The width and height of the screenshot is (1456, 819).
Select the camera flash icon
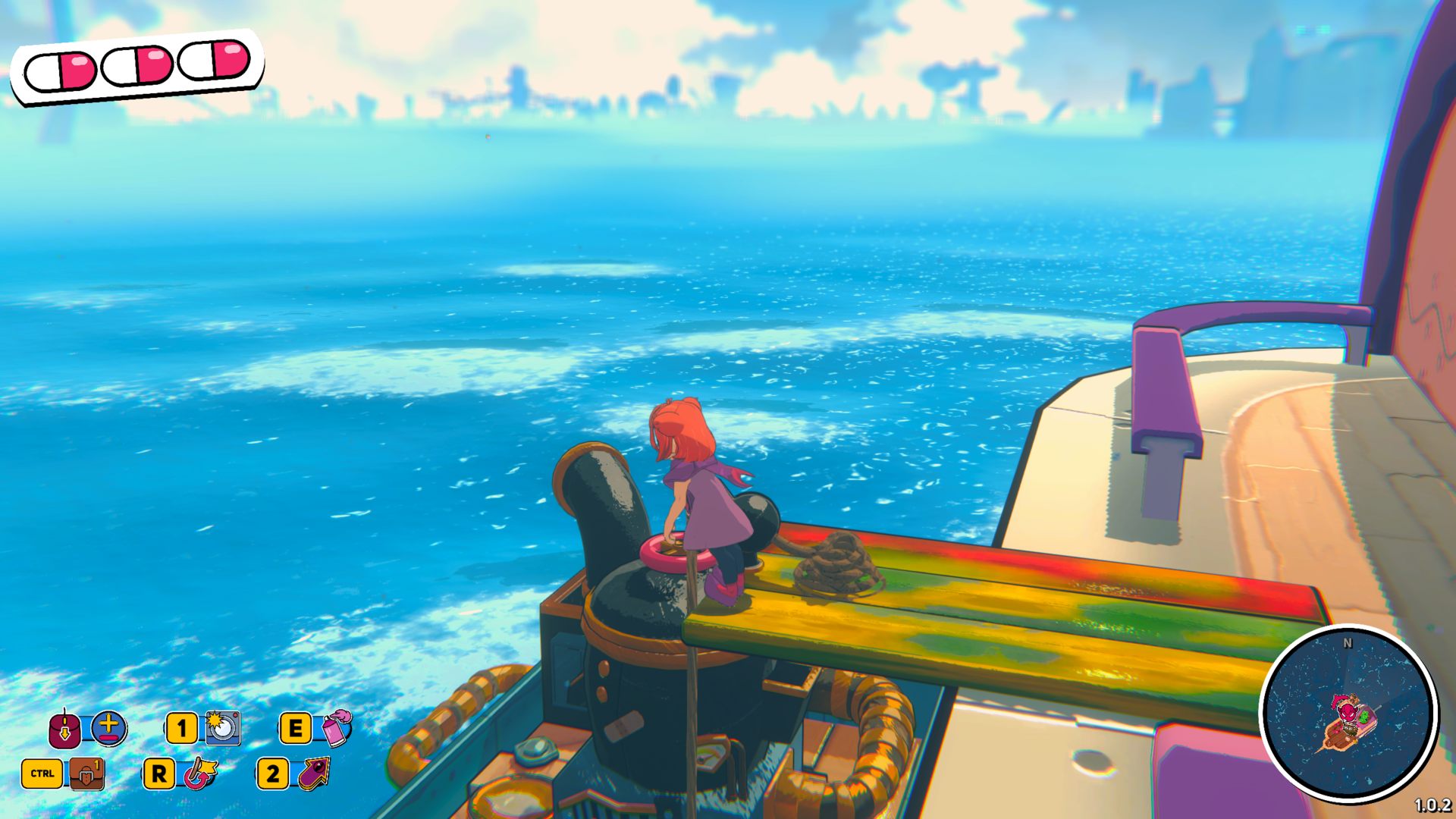click(223, 728)
